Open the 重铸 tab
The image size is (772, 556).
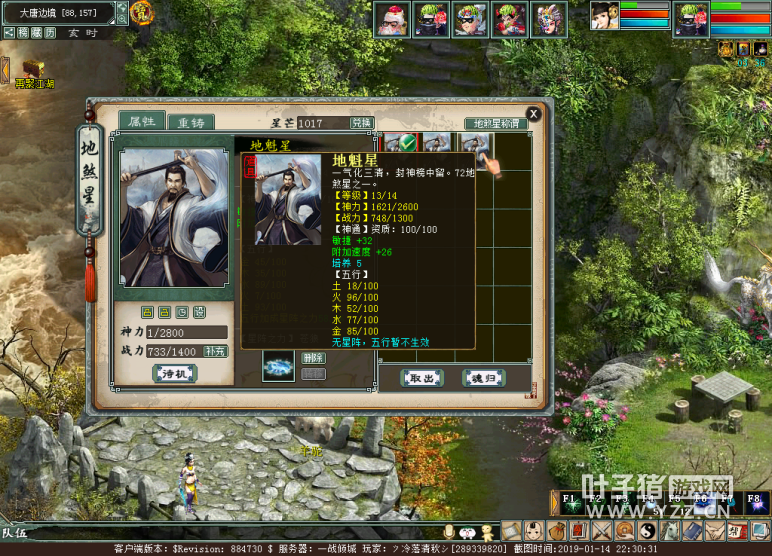[190, 122]
